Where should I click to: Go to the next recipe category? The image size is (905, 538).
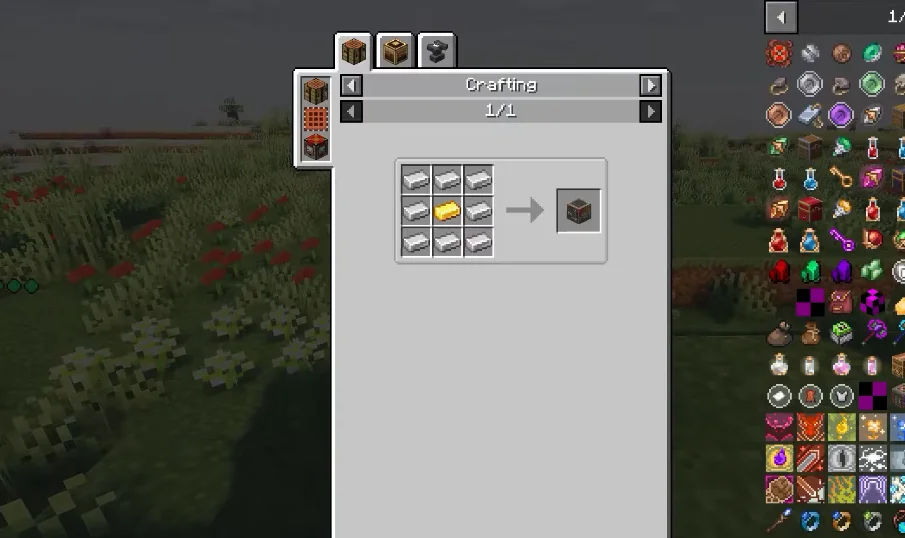click(x=651, y=86)
